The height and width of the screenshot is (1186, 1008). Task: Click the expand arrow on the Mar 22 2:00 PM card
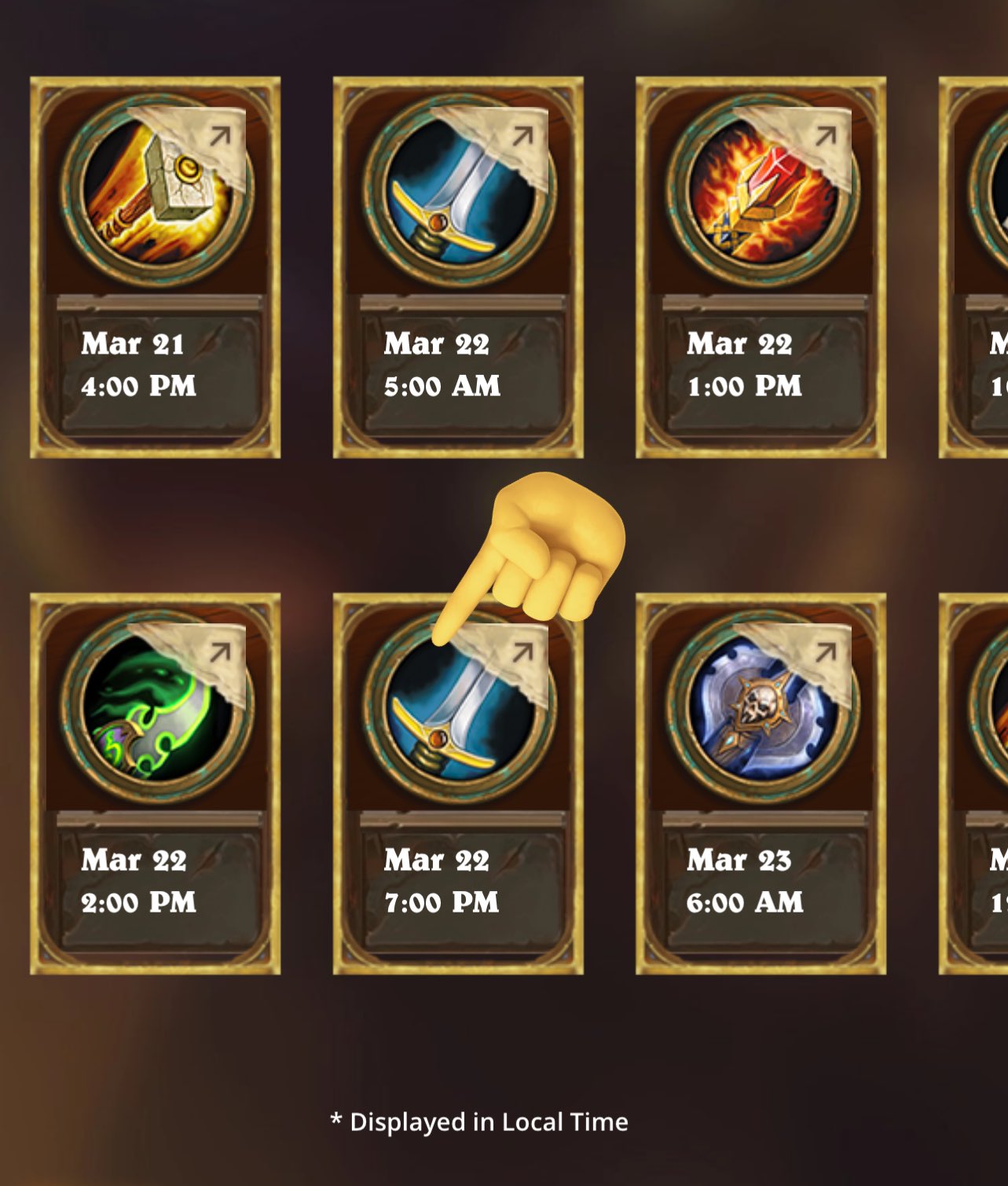(218, 651)
